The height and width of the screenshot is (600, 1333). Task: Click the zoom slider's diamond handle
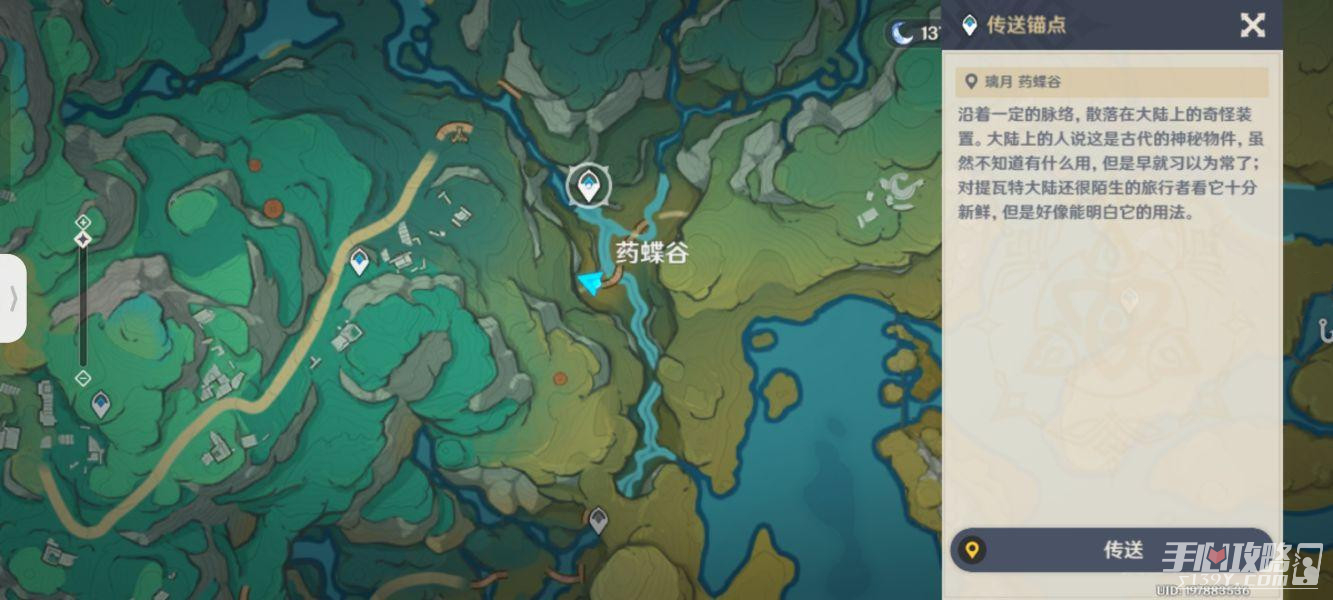pyautogui.click(x=84, y=239)
